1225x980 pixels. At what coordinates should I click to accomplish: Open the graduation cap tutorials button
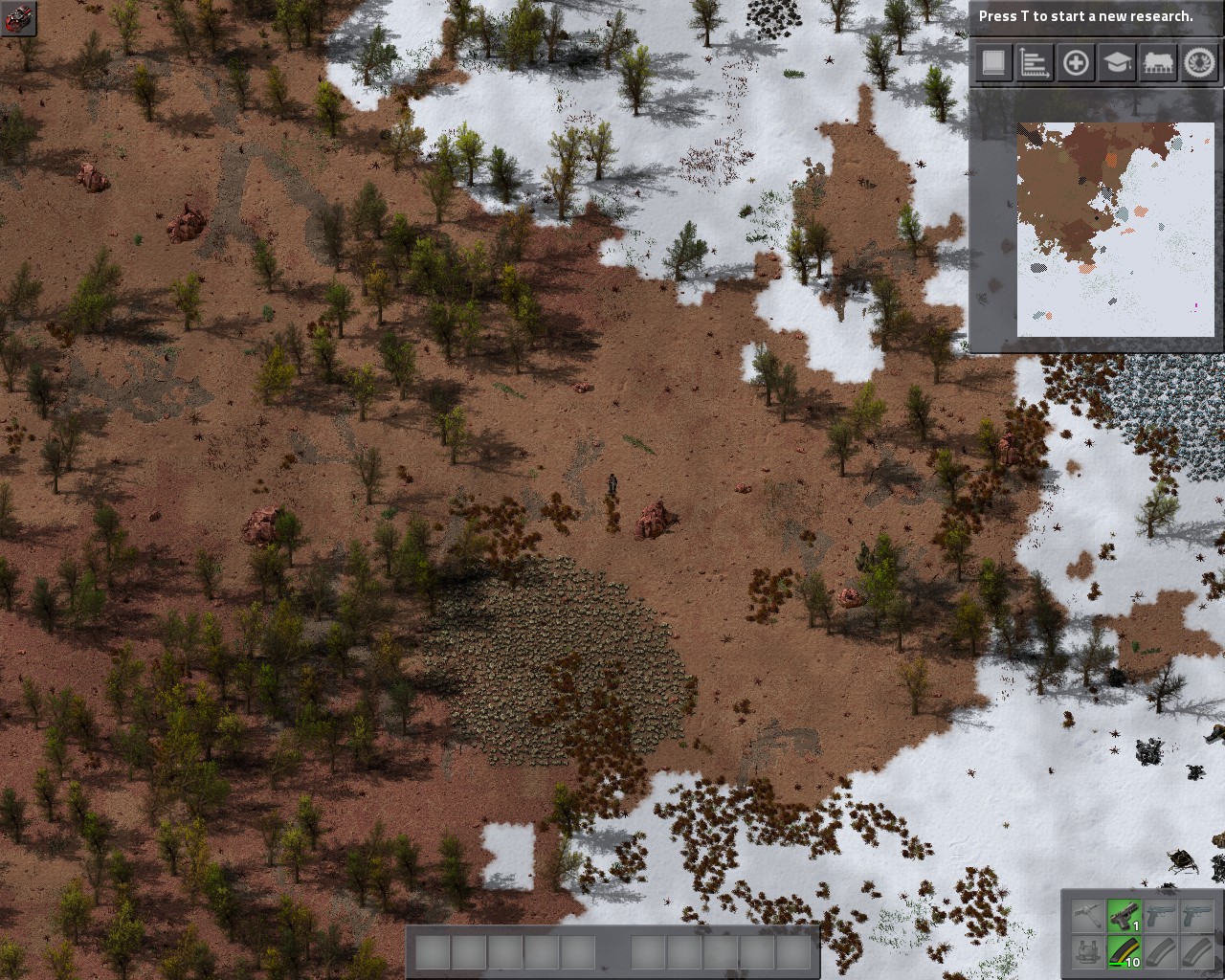click(x=1116, y=63)
